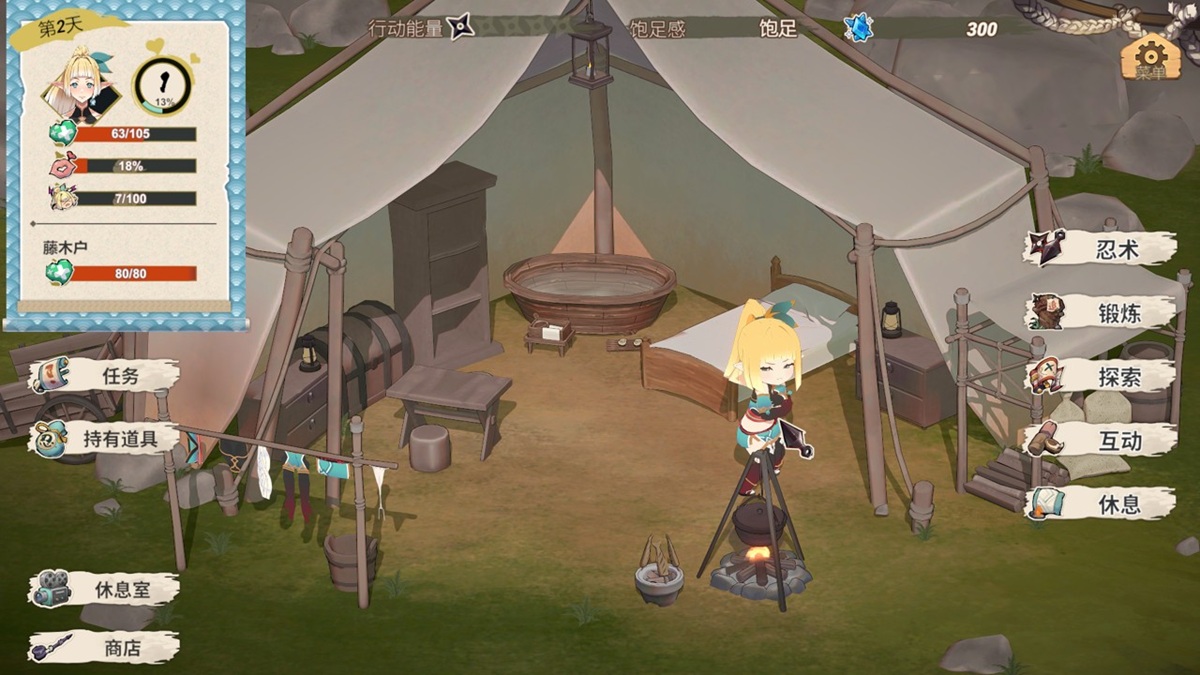Choose the 互动 interaction option
The width and height of the screenshot is (1200, 675).
pyautogui.click(x=1100, y=440)
